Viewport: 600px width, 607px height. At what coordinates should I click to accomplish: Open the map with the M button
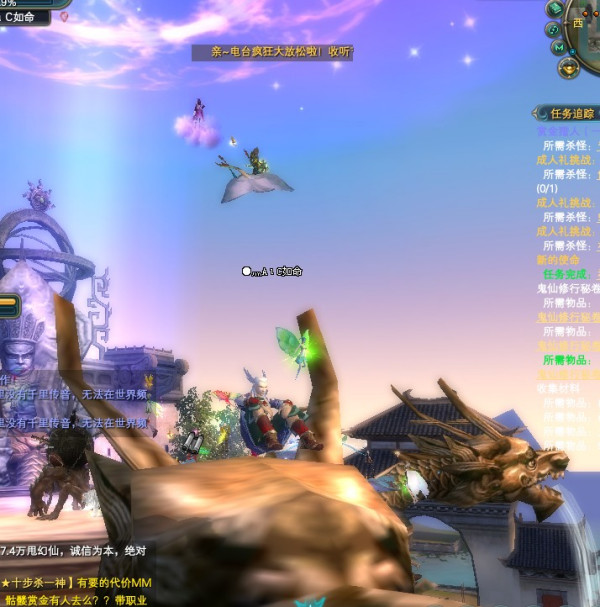coord(559,48)
